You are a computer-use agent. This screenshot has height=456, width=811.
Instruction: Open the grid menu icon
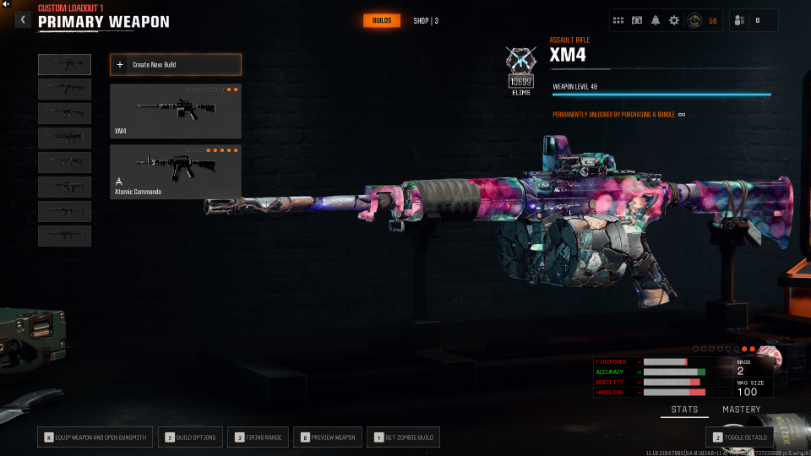619,20
